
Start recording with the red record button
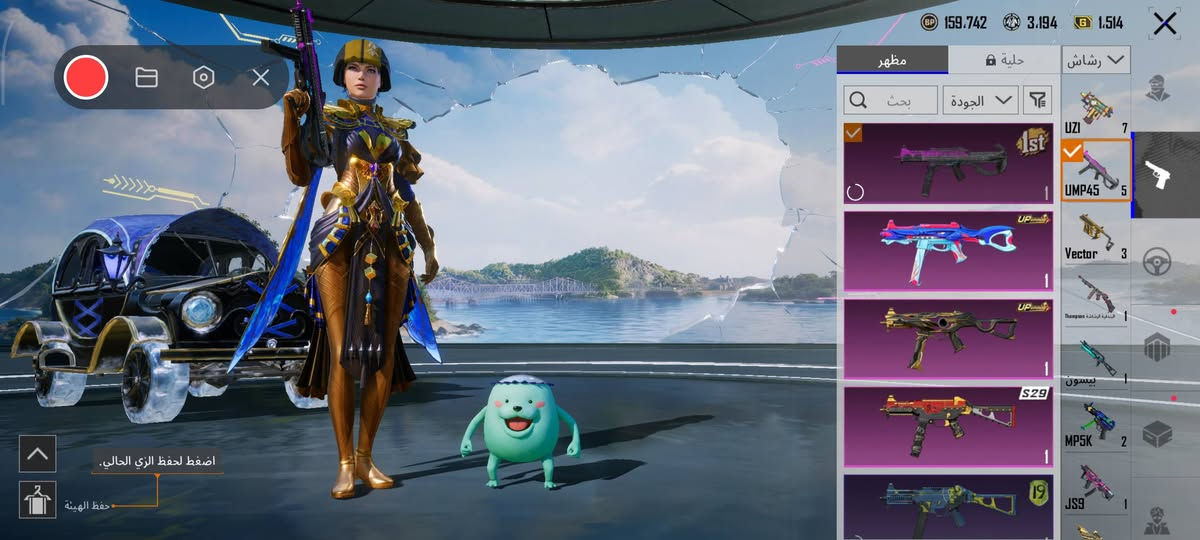click(86, 77)
